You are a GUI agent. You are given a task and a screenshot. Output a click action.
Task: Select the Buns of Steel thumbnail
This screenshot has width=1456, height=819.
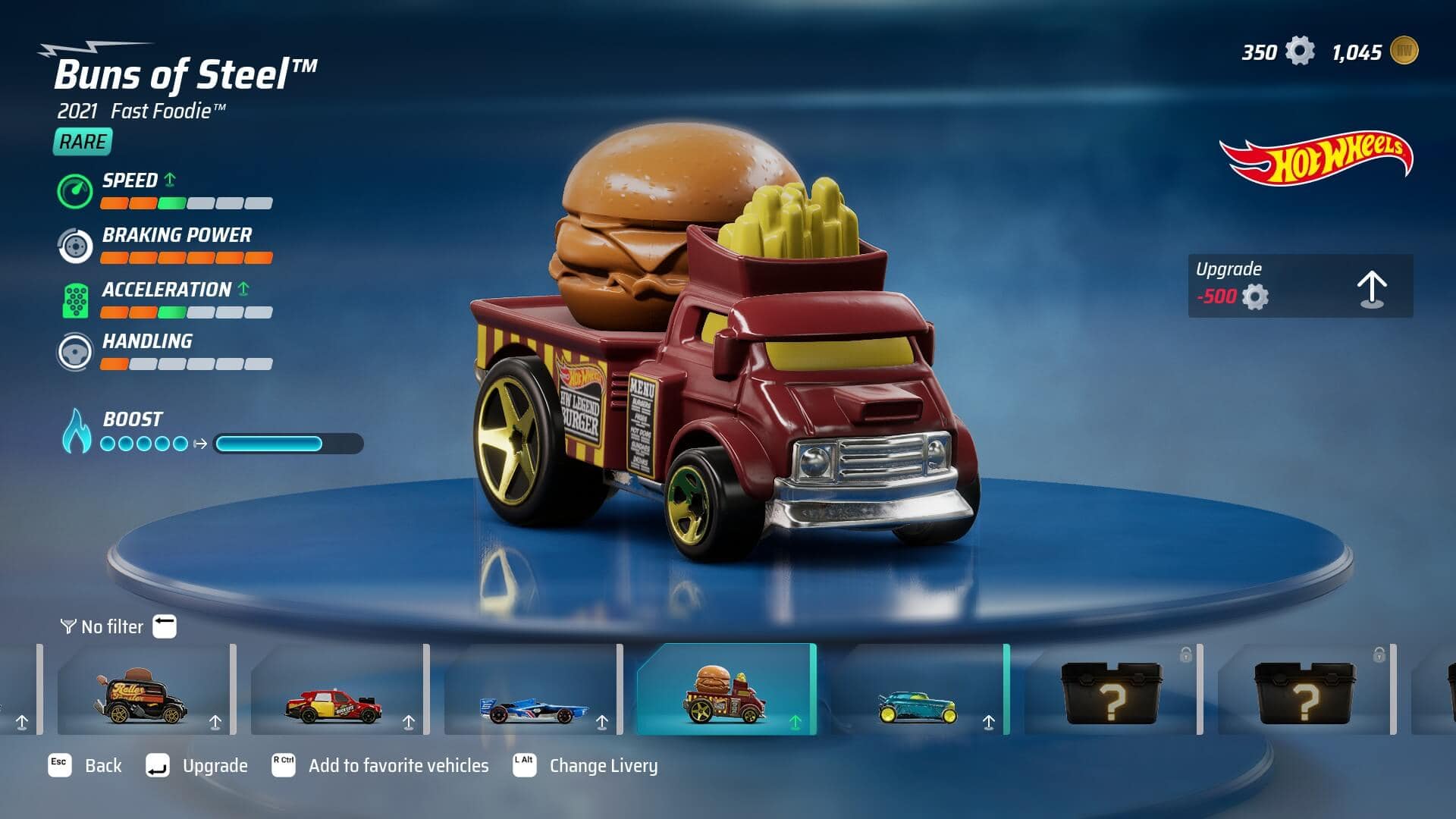[726, 690]
